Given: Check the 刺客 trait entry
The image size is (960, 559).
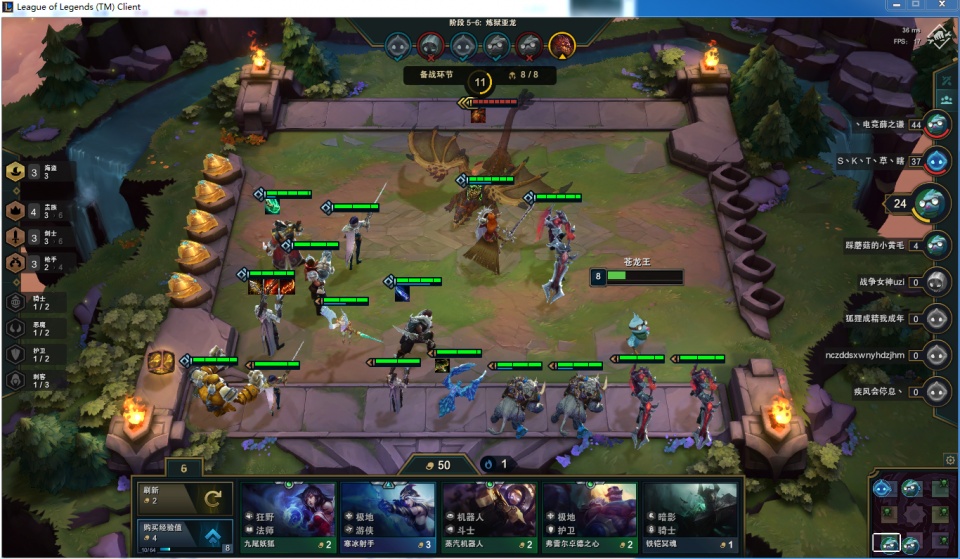Looking at the screenshot, I should (17, 380).
